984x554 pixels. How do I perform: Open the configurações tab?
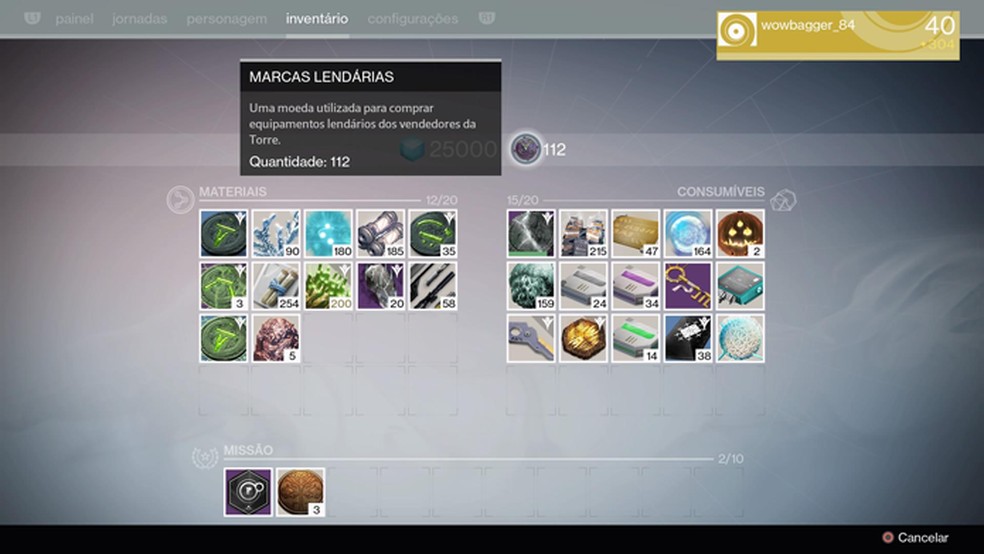412,19
